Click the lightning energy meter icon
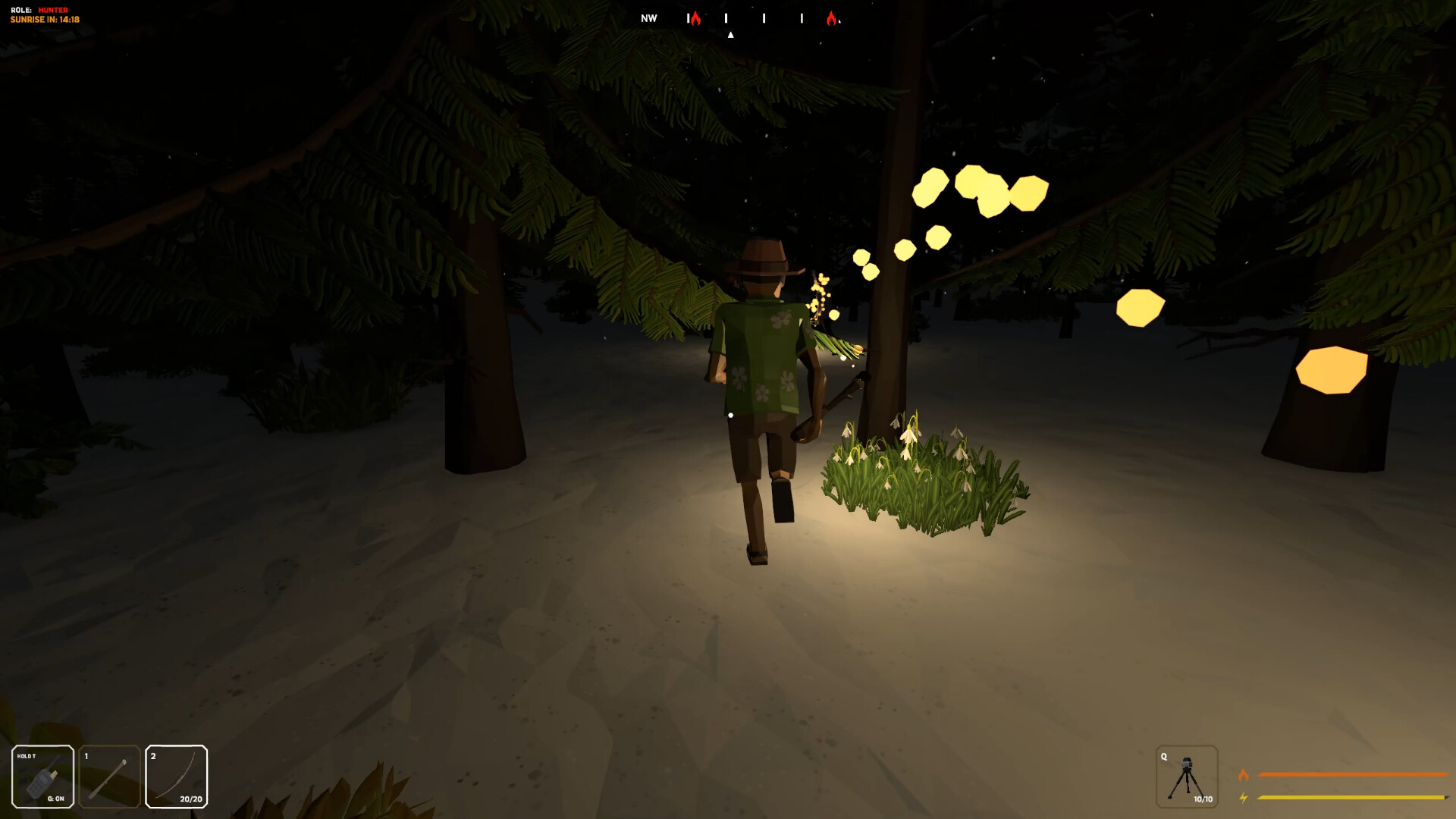This screenshot has width=1456, height=819. click(x=1244, y=797)
